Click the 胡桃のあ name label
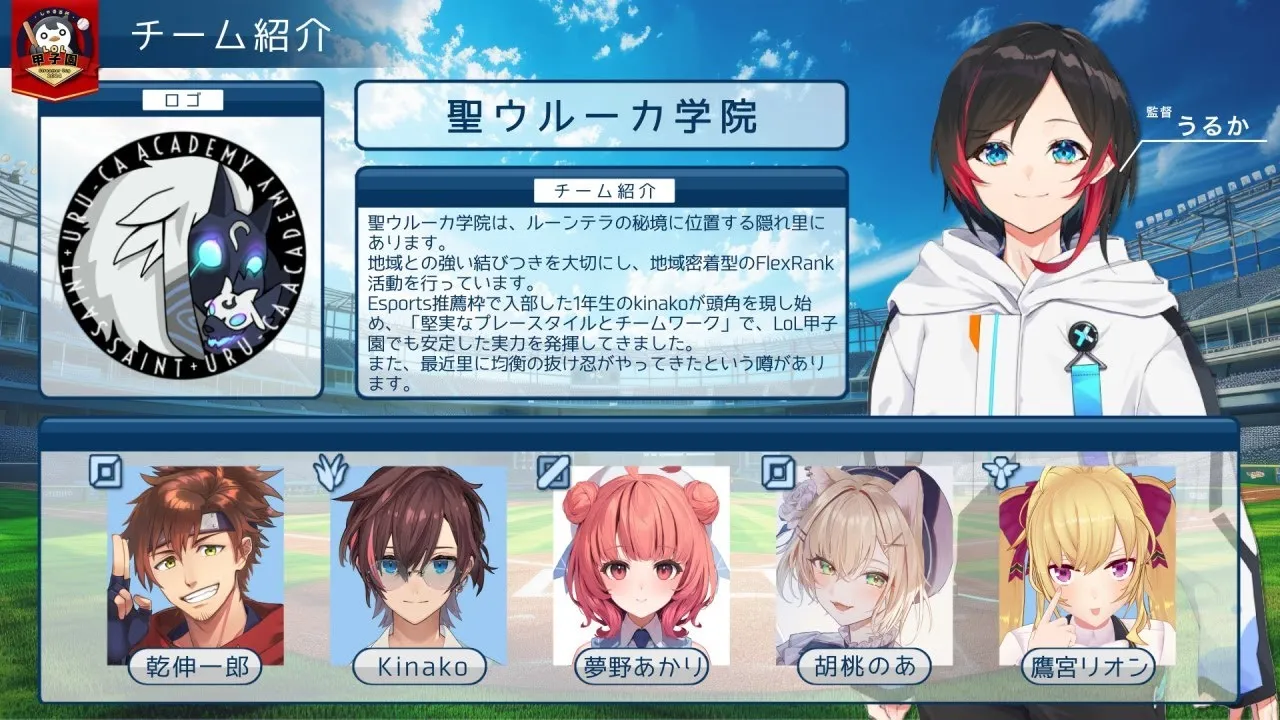This screenshot has width=1280, height=720. click(x=864, y=666)
